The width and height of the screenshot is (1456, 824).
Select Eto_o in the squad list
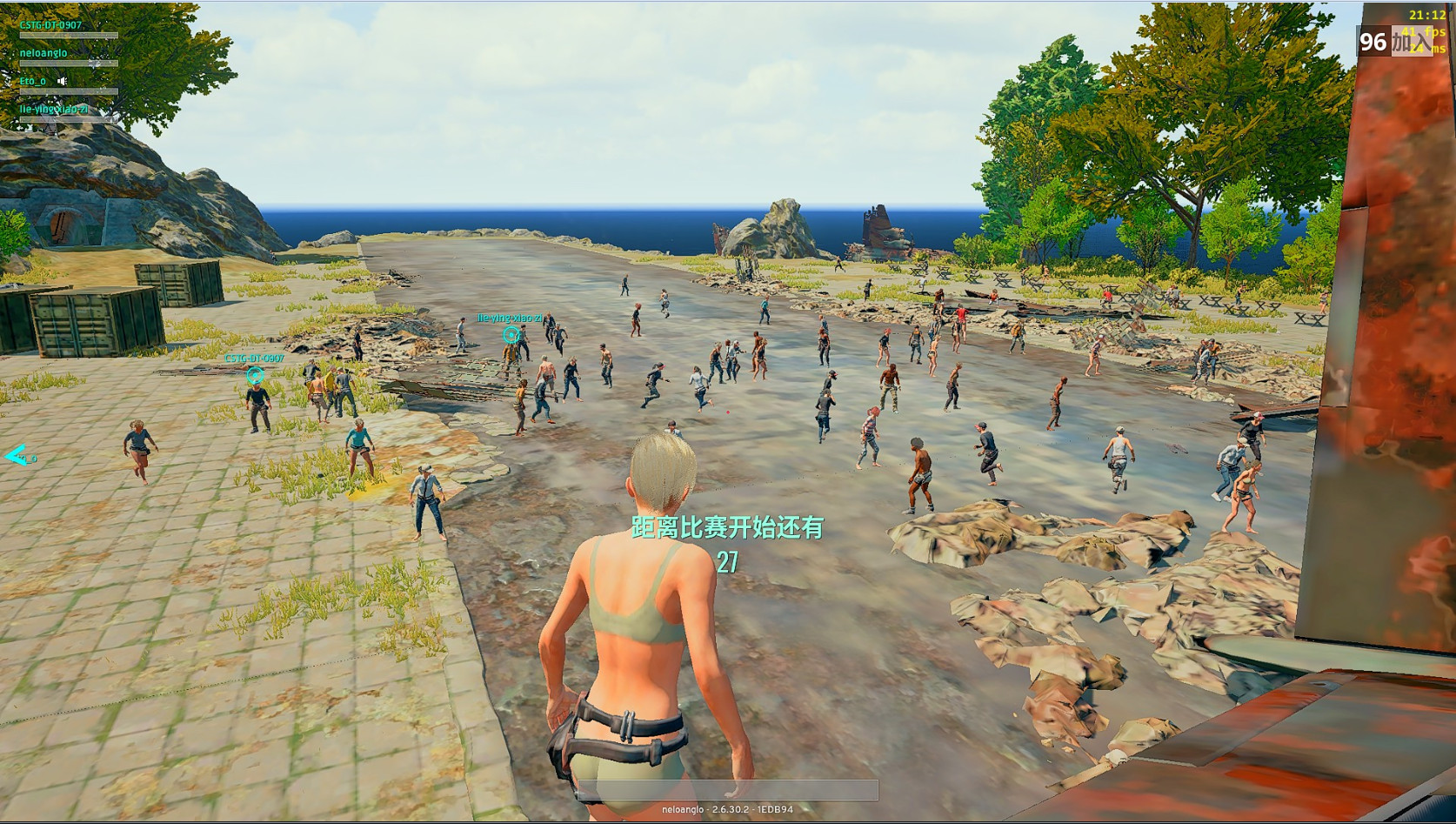point(33,81)
